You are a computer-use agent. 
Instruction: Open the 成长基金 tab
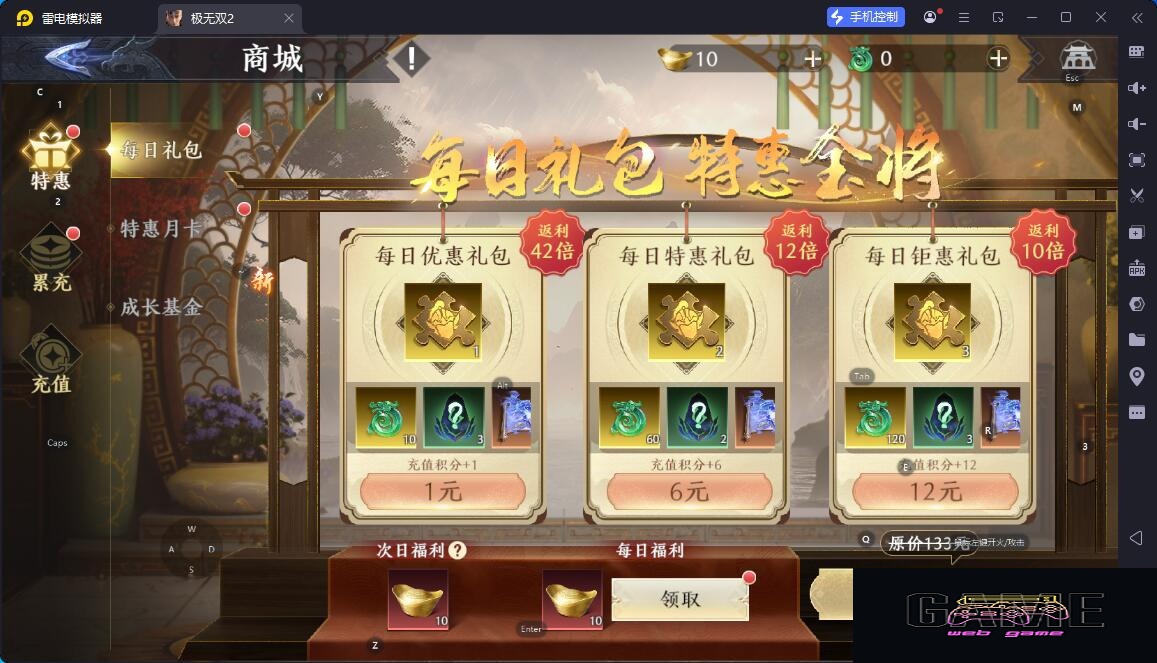point(162,307)
